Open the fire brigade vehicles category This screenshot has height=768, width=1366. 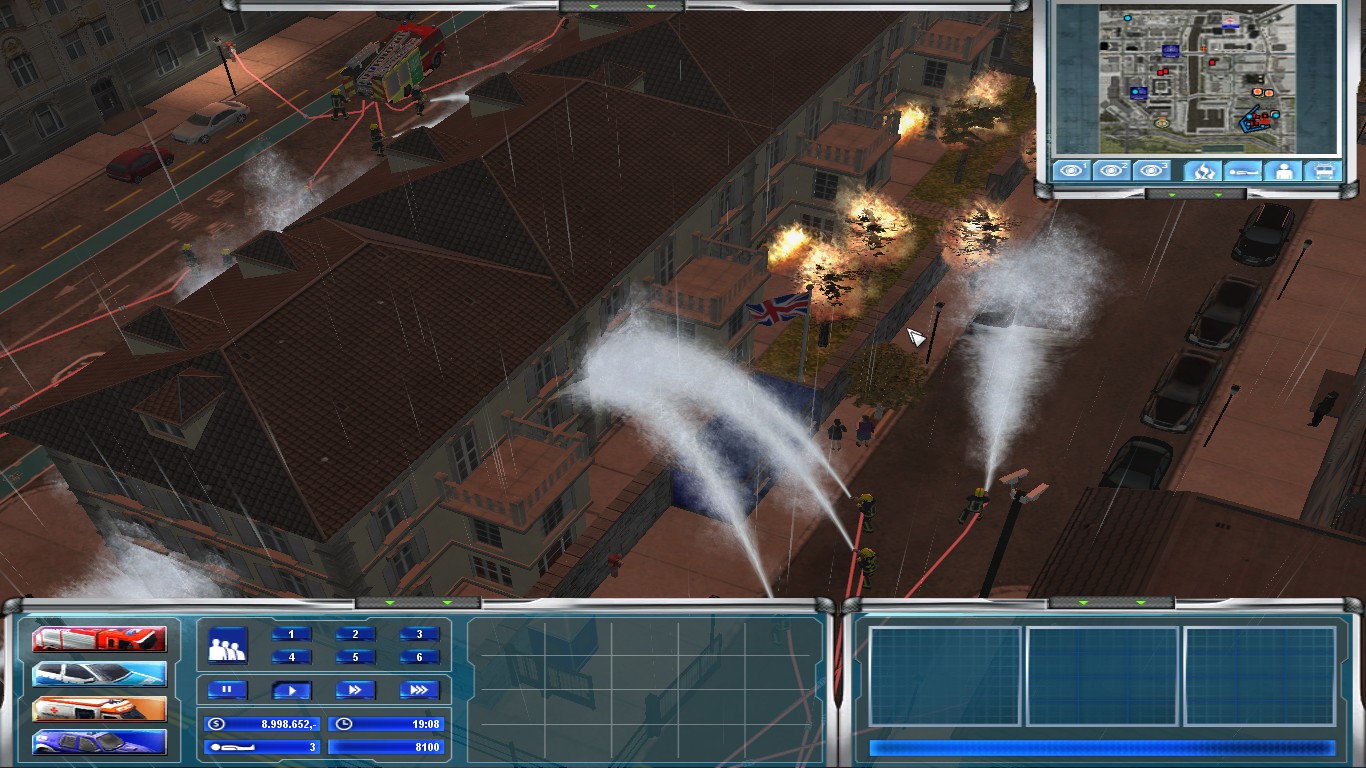(x=100, y=638)
